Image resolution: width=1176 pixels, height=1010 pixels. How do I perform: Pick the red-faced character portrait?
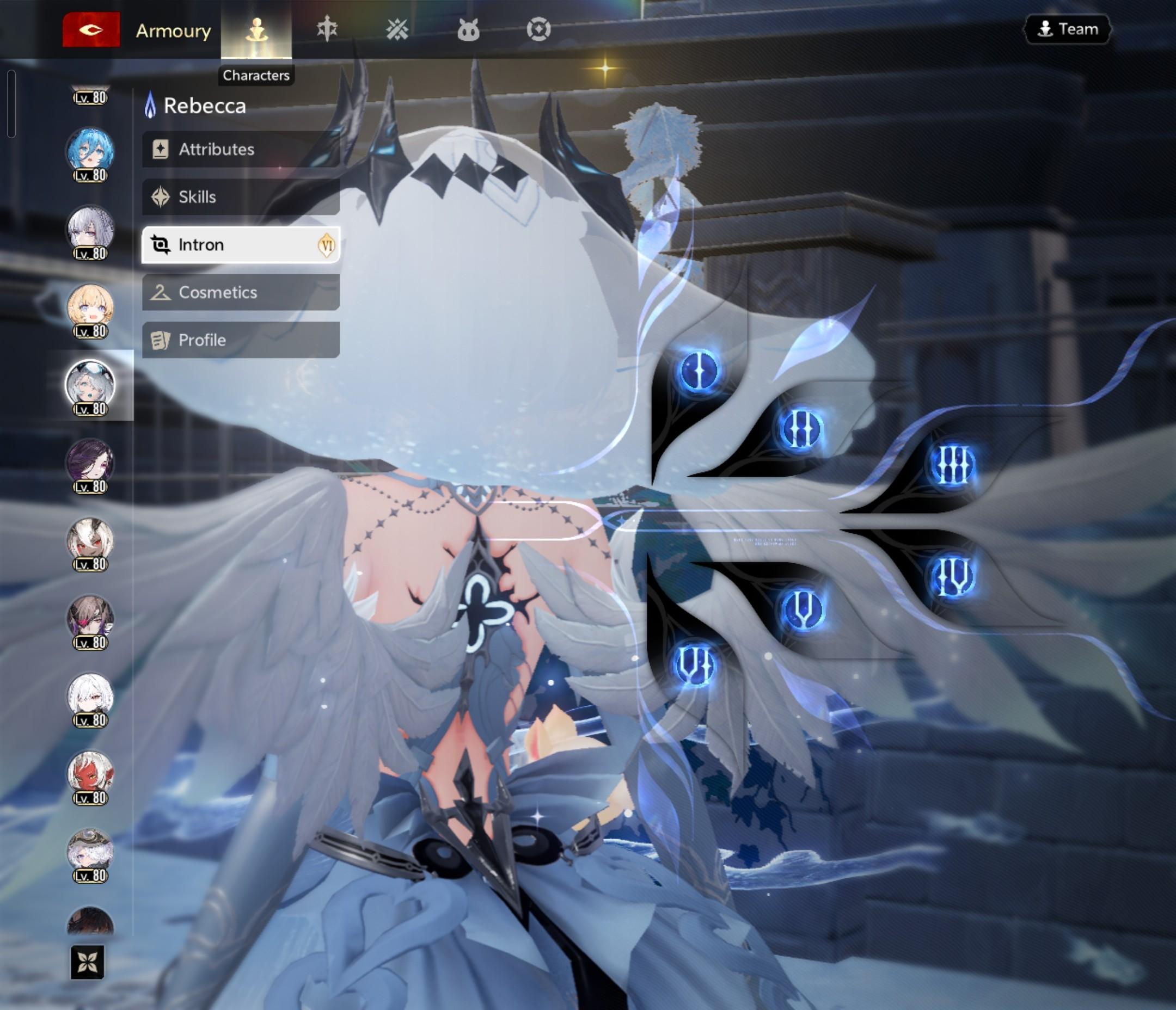pyautogui.click(x=90, y=775)
